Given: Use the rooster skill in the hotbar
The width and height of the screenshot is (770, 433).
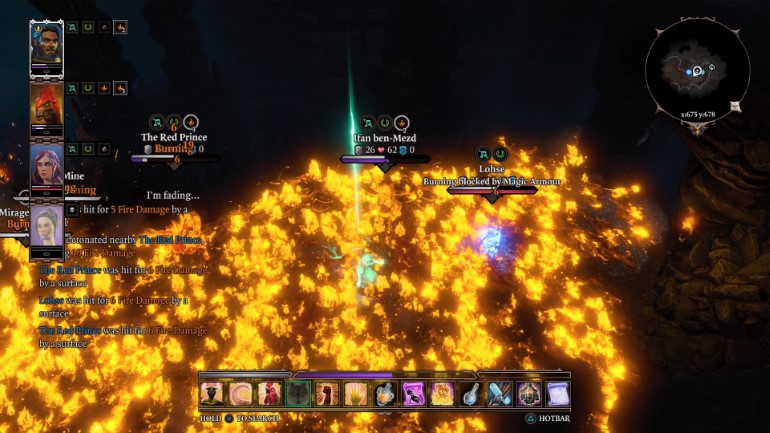Looking at the screenshot, I should pyautogui.click(x=269, y=394).
